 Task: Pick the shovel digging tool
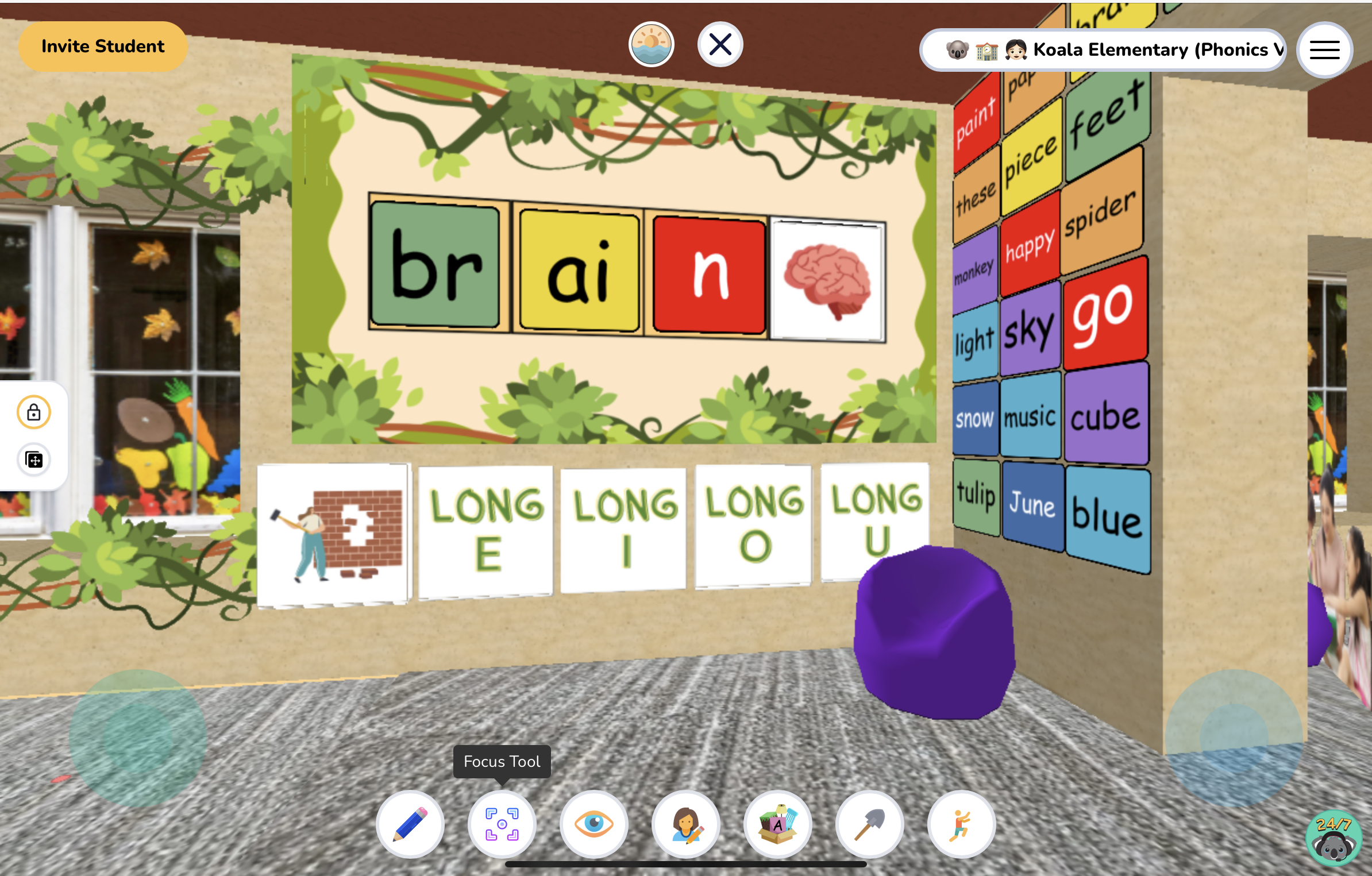[869, 824]
